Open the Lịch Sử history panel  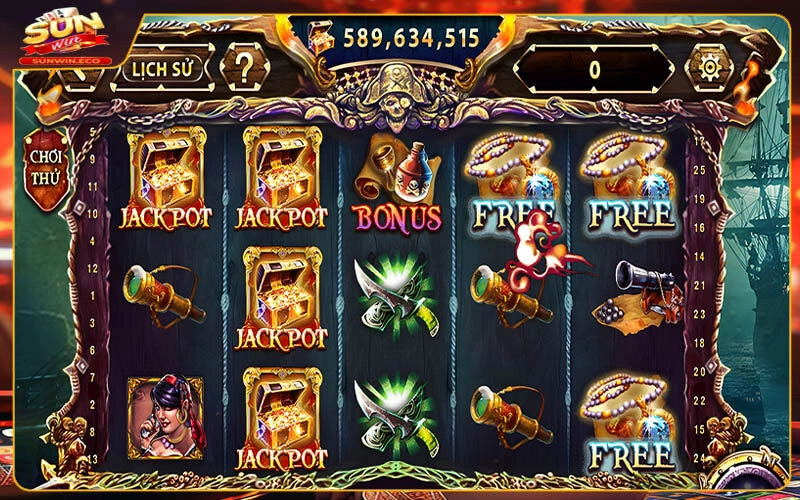pyautogui.click(x=165, y=68)
